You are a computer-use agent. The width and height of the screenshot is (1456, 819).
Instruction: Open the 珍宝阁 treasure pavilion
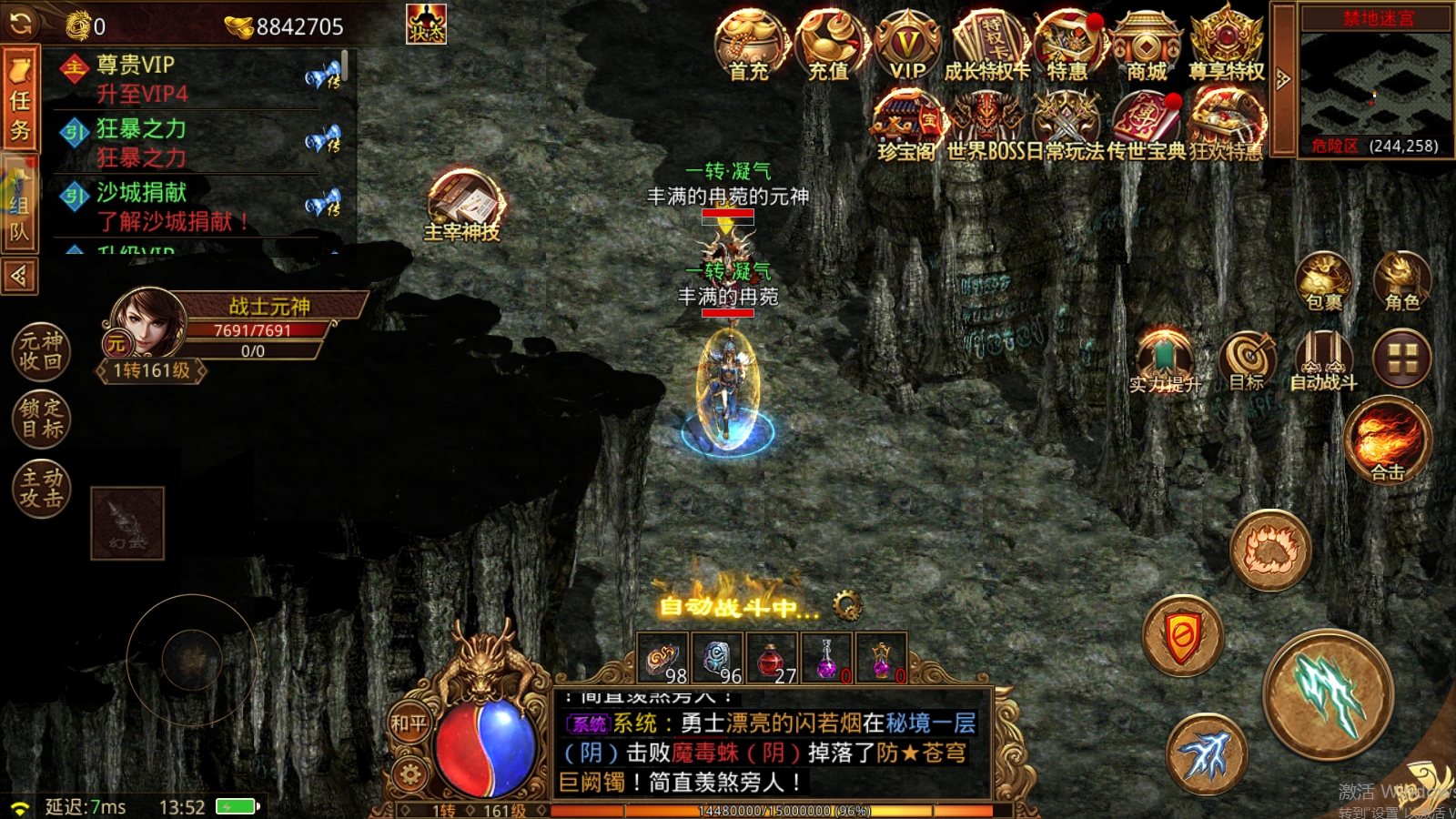(907, 126)
